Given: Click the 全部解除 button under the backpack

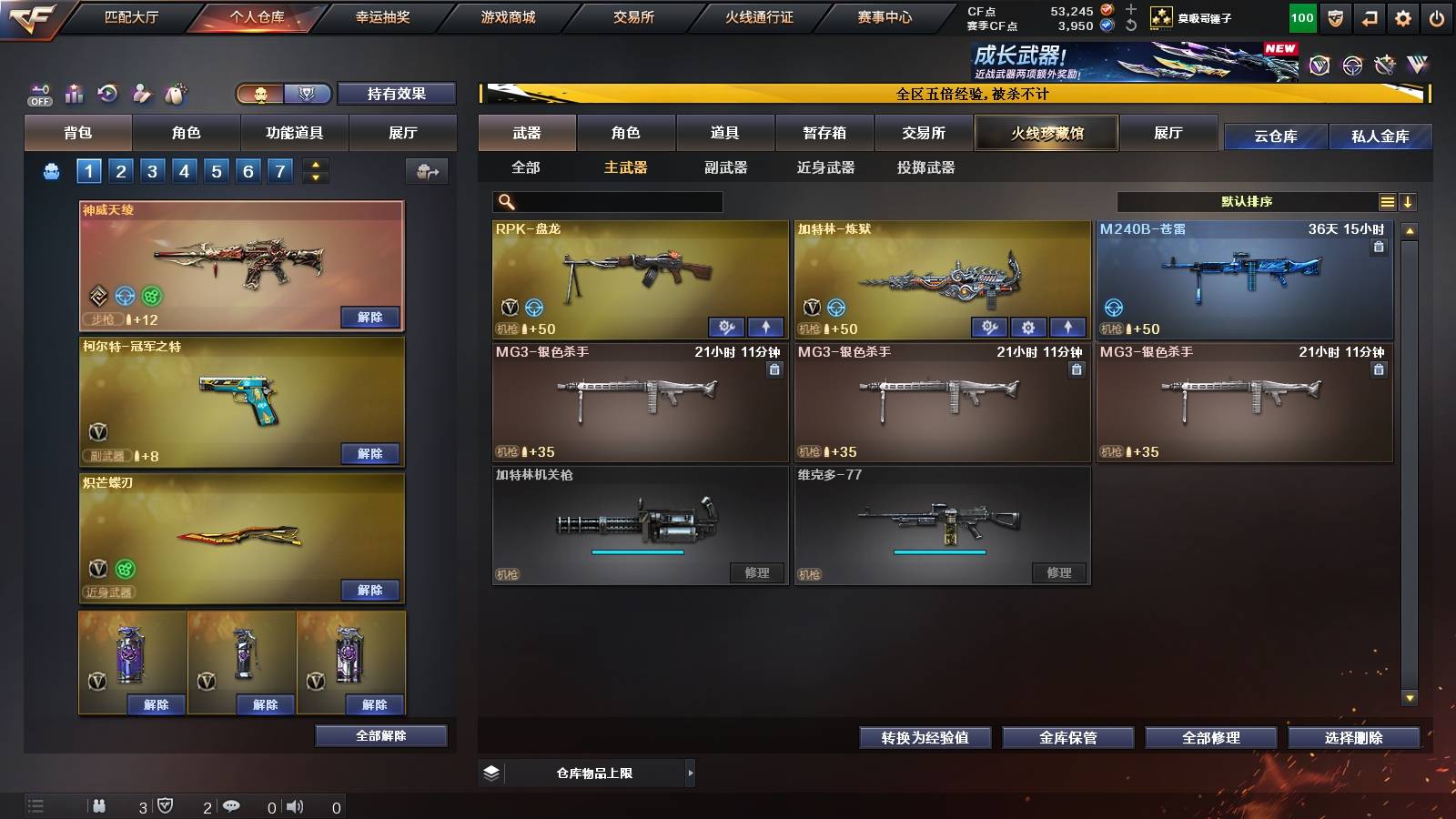Looking at the screenshot, I should (x=379, y=735).
